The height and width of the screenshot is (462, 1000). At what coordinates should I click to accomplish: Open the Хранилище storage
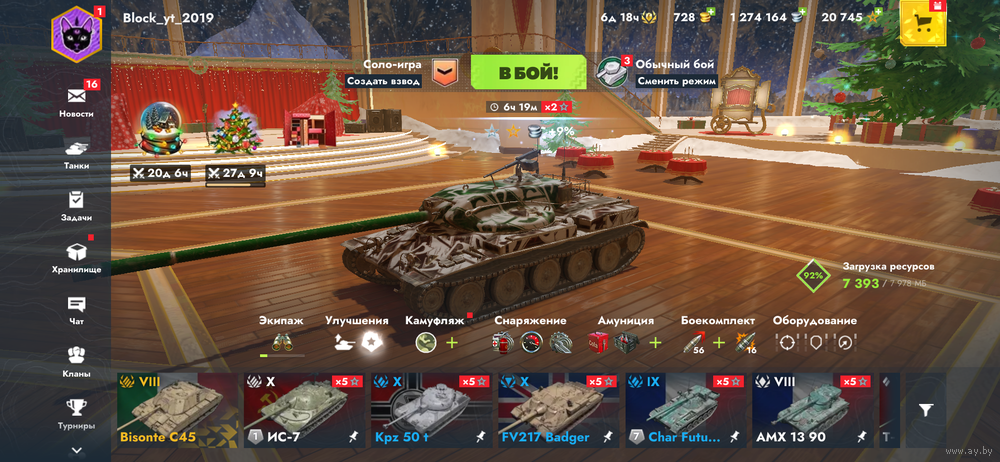[x=77, y=257]
